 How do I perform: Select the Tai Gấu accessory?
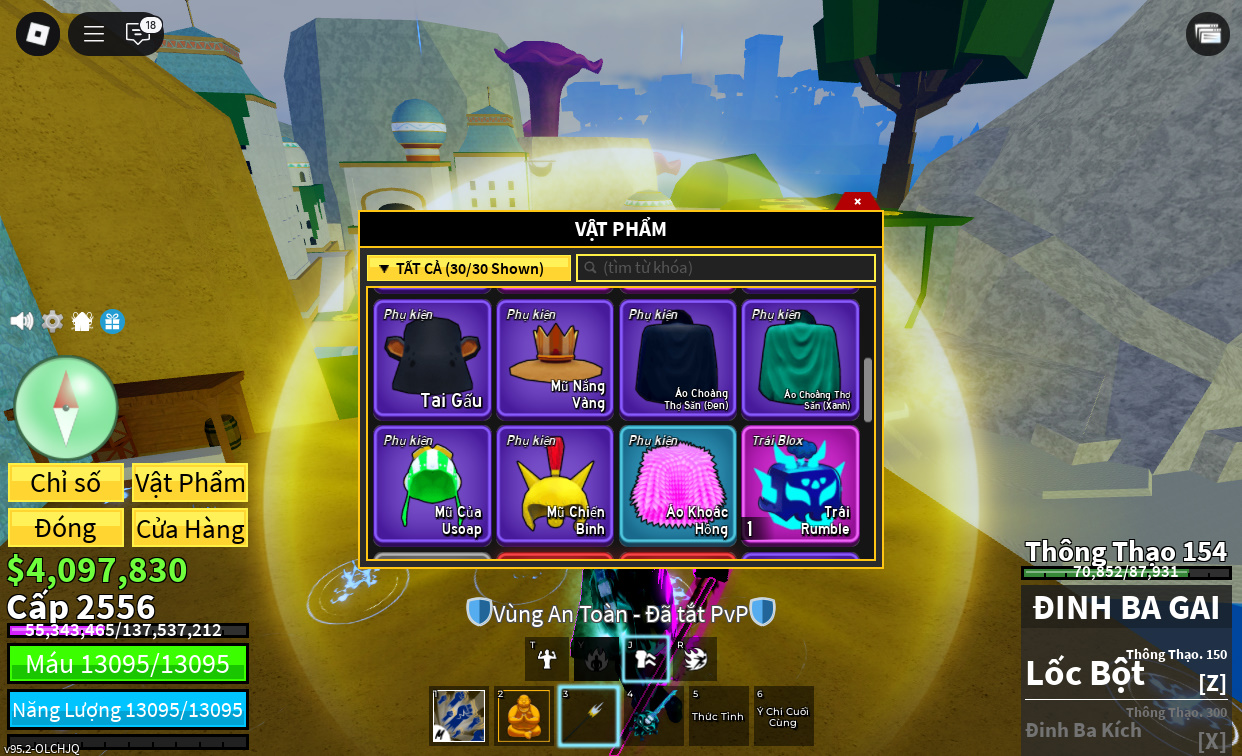(432, 358)
